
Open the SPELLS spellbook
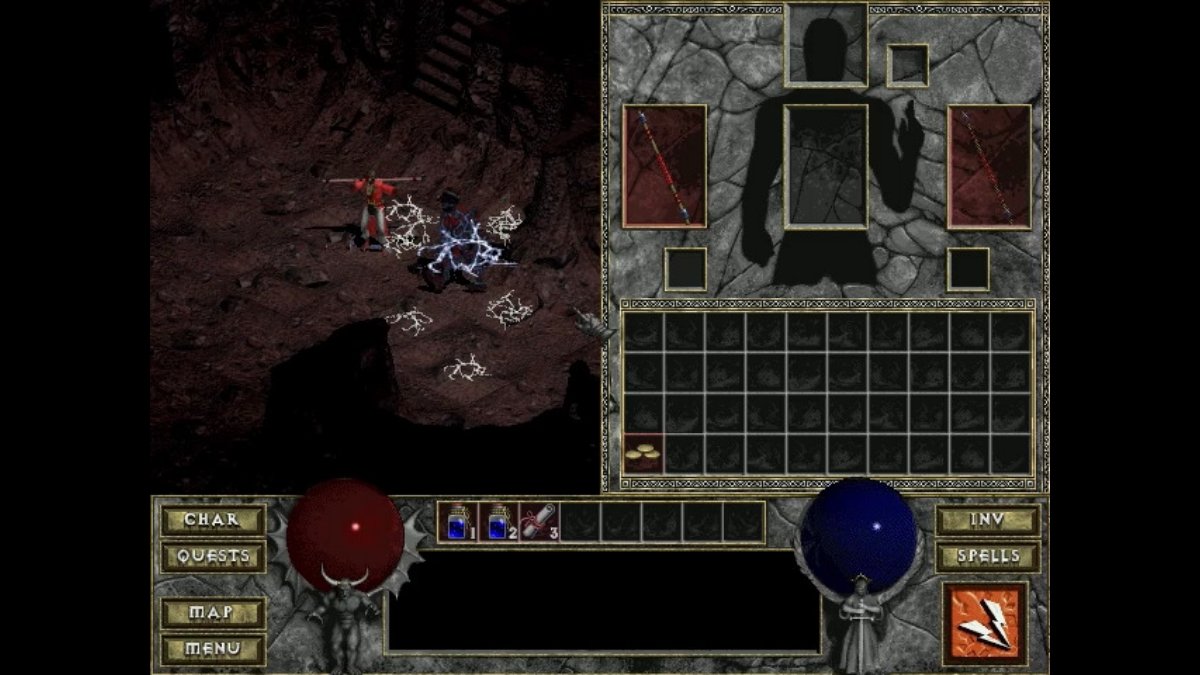[987, 556]
